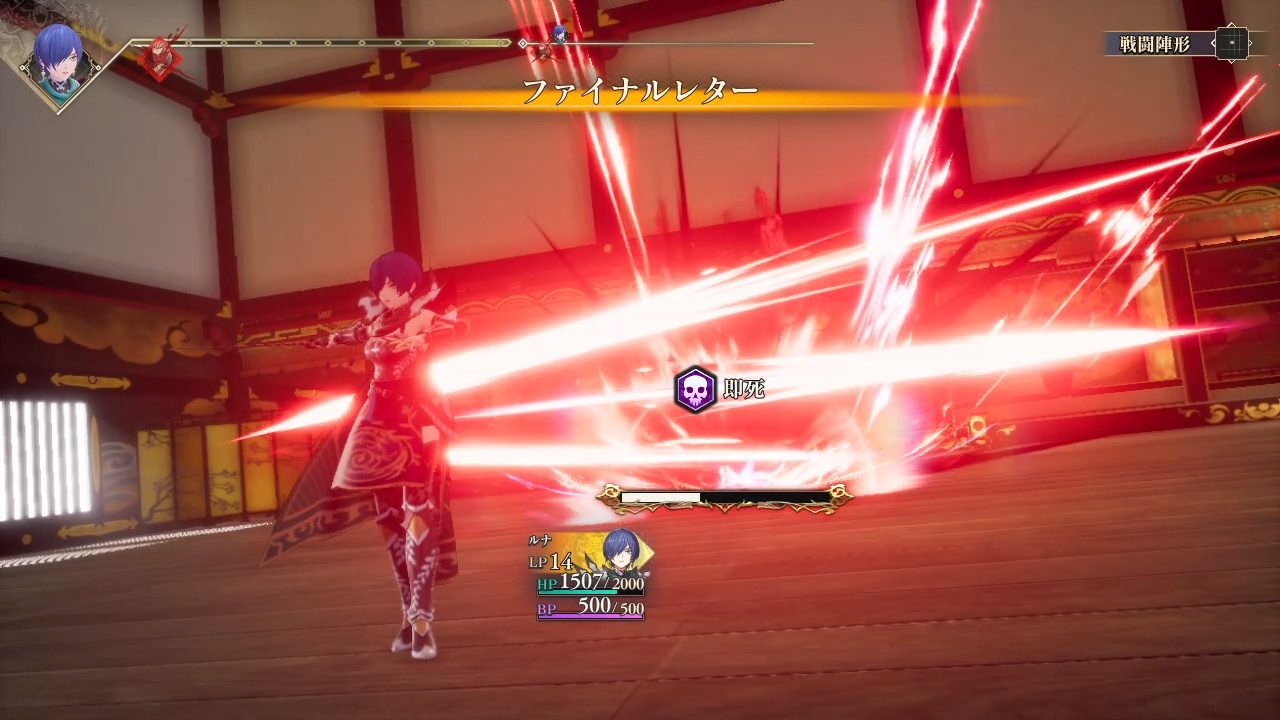Select the red enemy icon on the timeline

(158, 58)
